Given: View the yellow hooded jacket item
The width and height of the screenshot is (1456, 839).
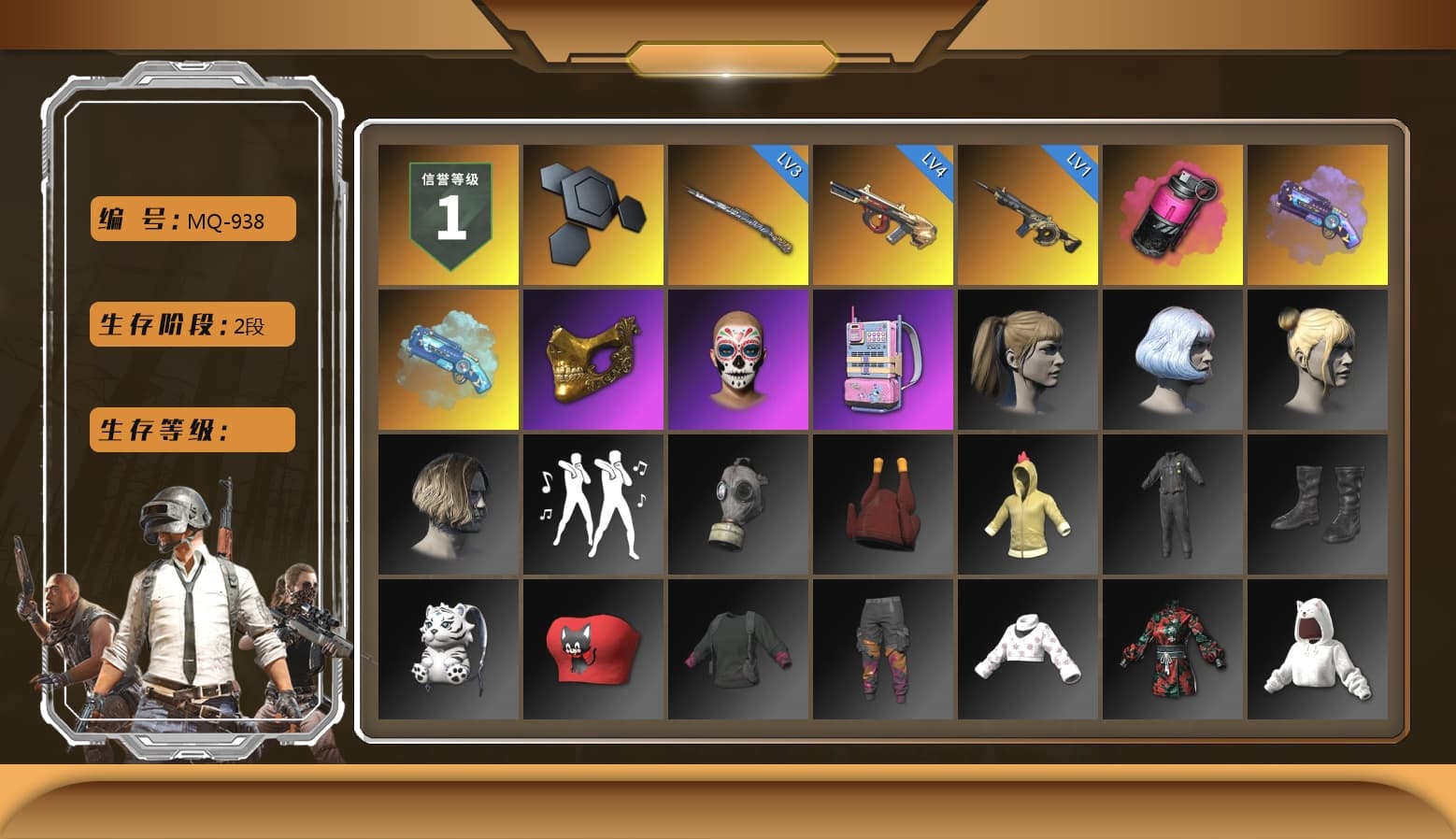Looking at the screenshot, I should point(1028,505).
